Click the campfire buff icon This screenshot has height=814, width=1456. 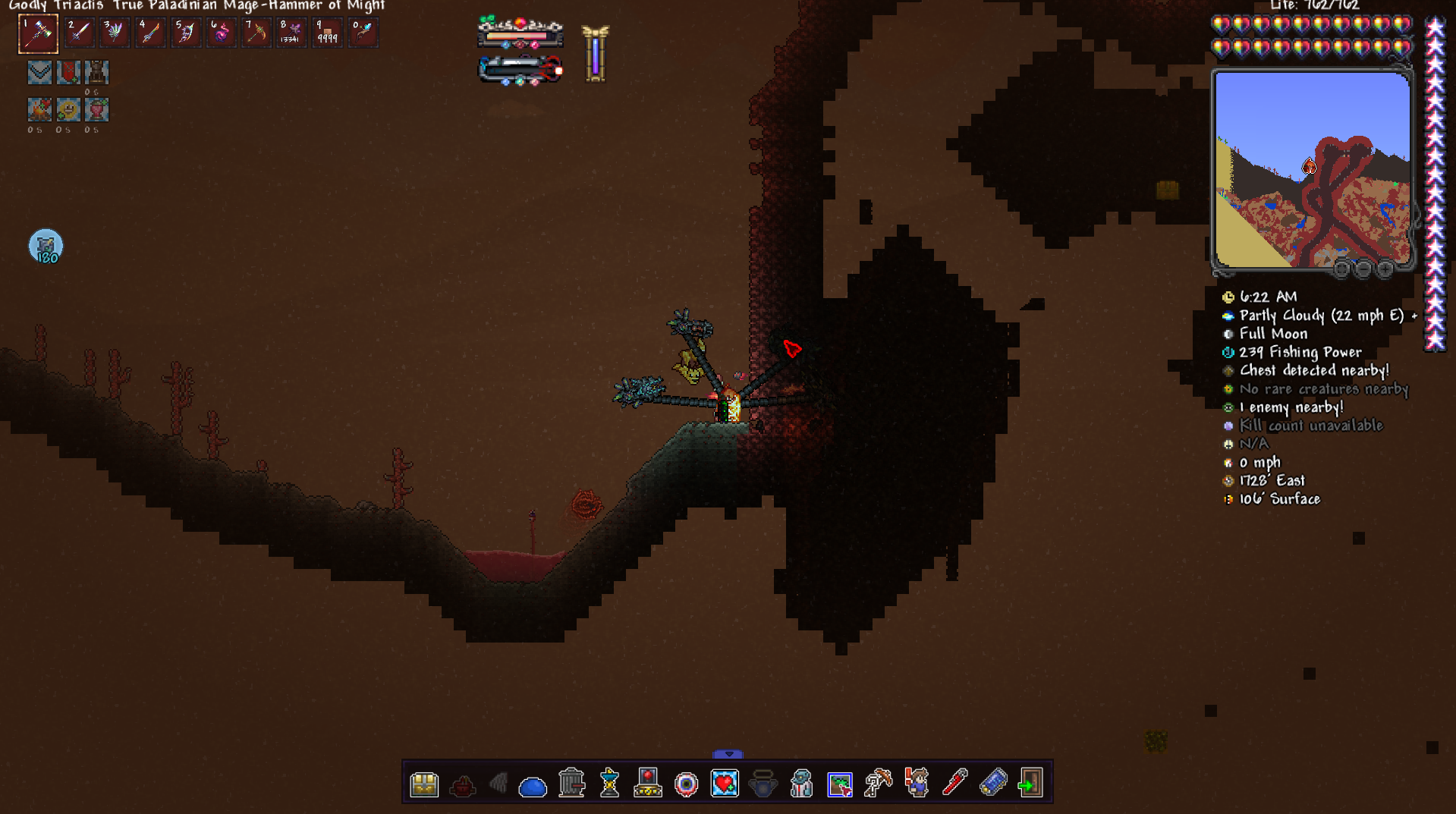(x=39, y=110)
